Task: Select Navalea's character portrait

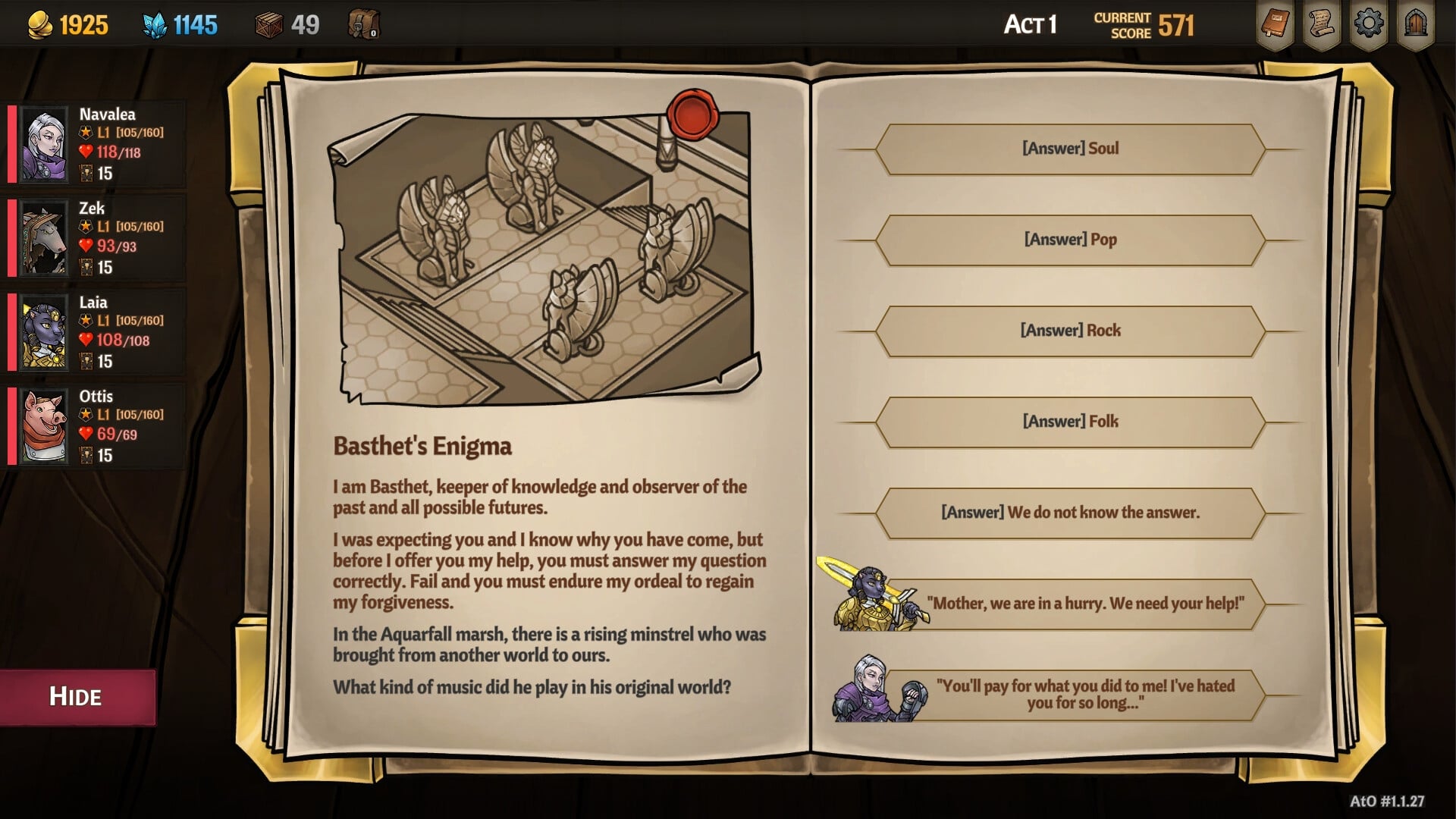Action: (x=45, y=144)
